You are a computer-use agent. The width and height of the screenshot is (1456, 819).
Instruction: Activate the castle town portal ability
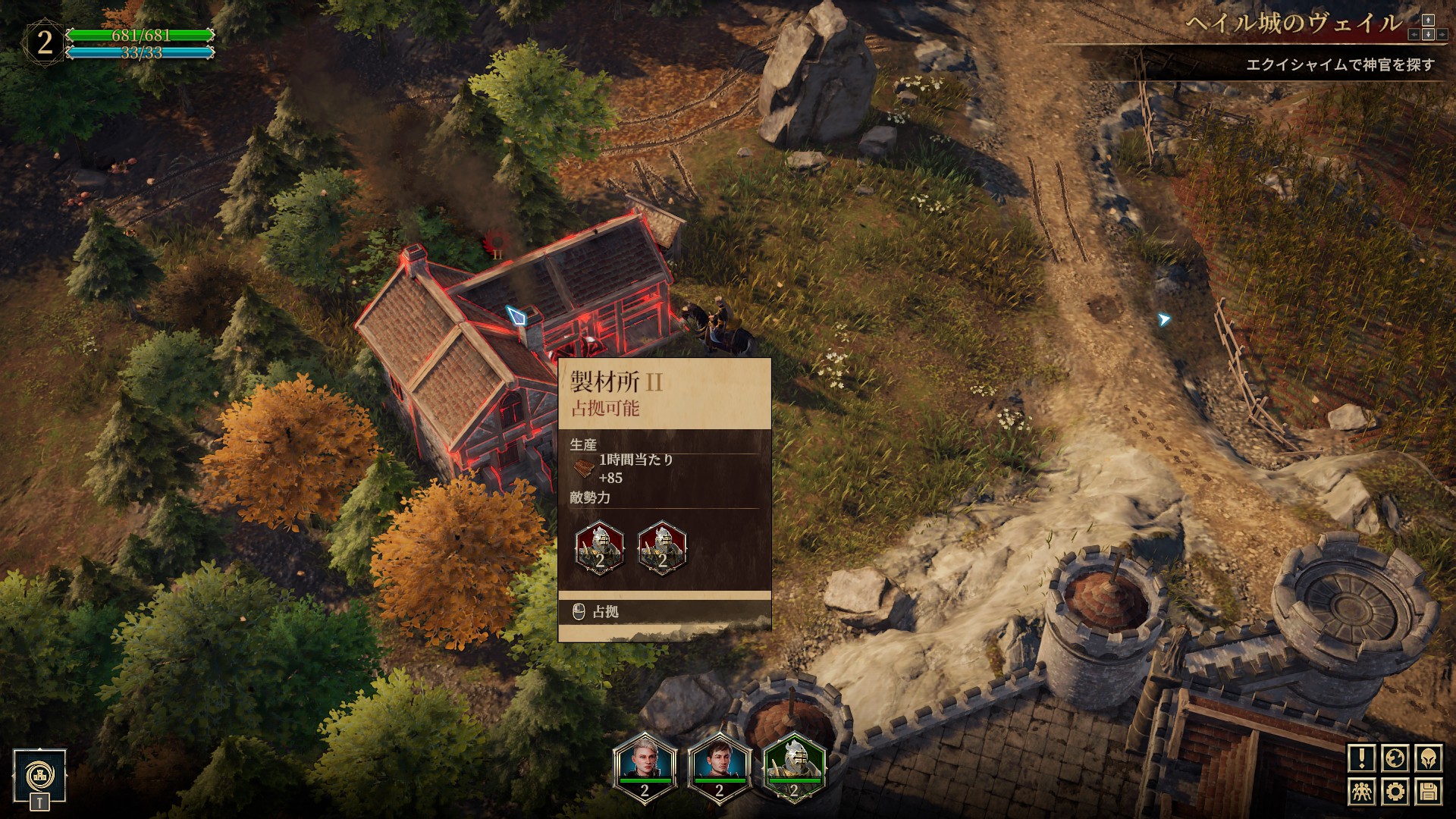39,775
